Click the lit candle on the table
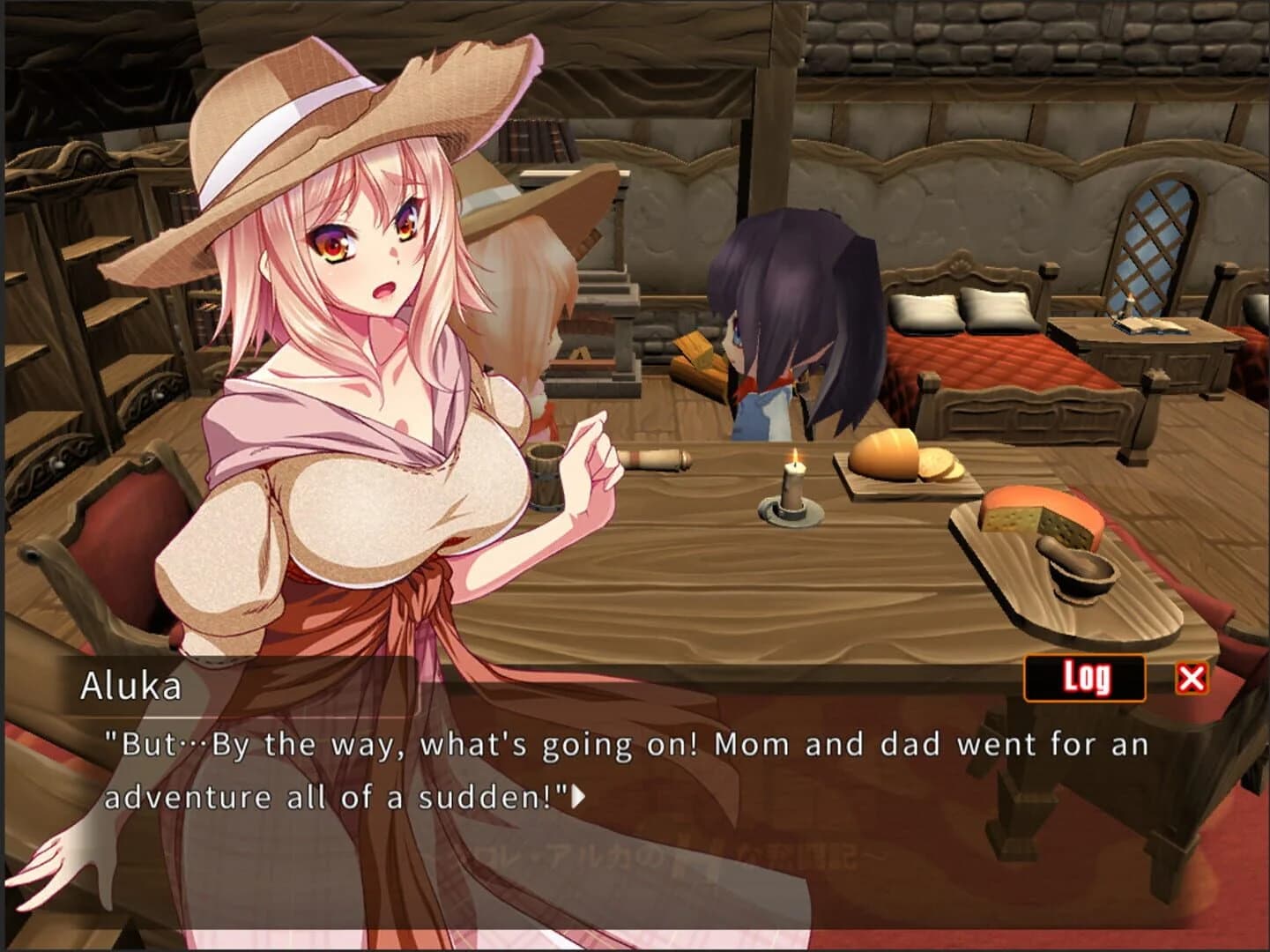This screenshot has height=952, width=1270. coord(792,486)
